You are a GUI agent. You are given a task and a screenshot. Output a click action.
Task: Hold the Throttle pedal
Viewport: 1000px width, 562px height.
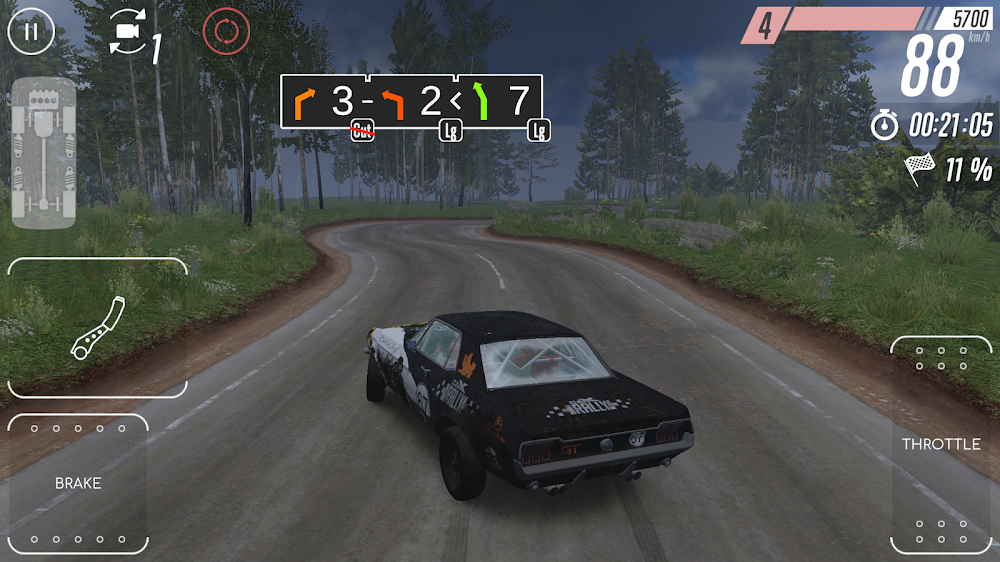click(x=941, y=445)
